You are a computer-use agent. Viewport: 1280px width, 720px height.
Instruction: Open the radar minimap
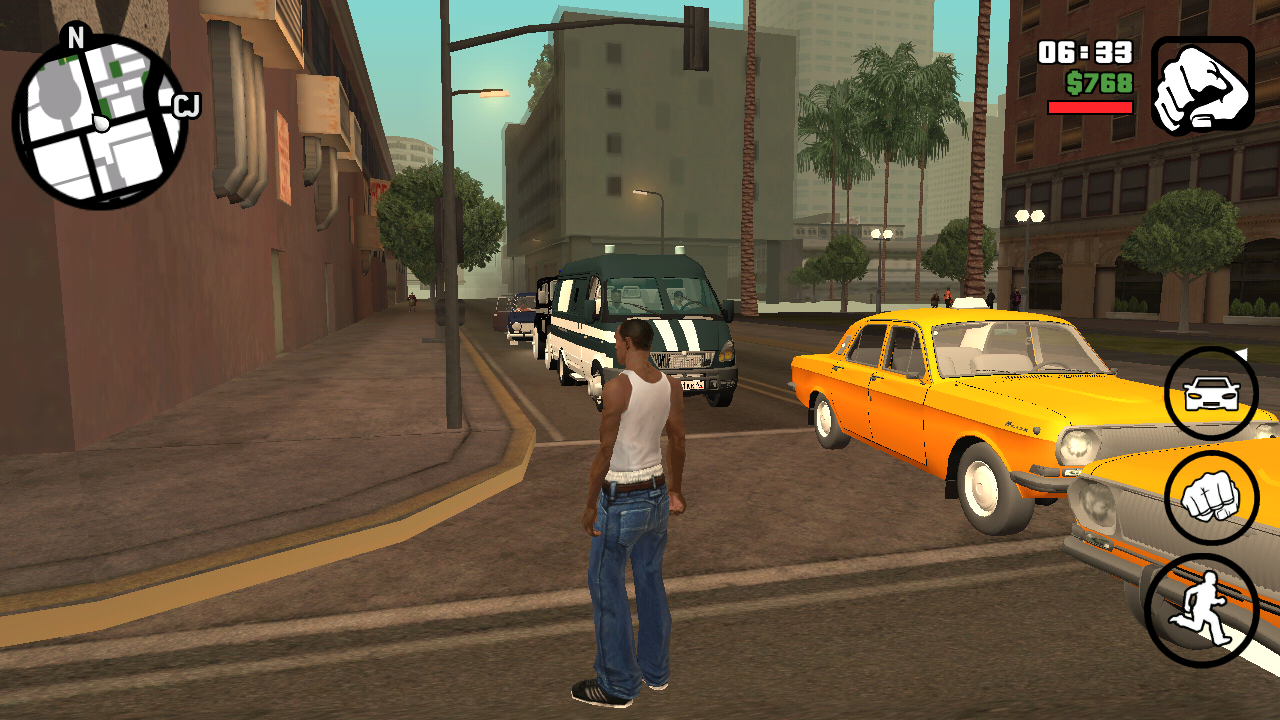(100, 121)
